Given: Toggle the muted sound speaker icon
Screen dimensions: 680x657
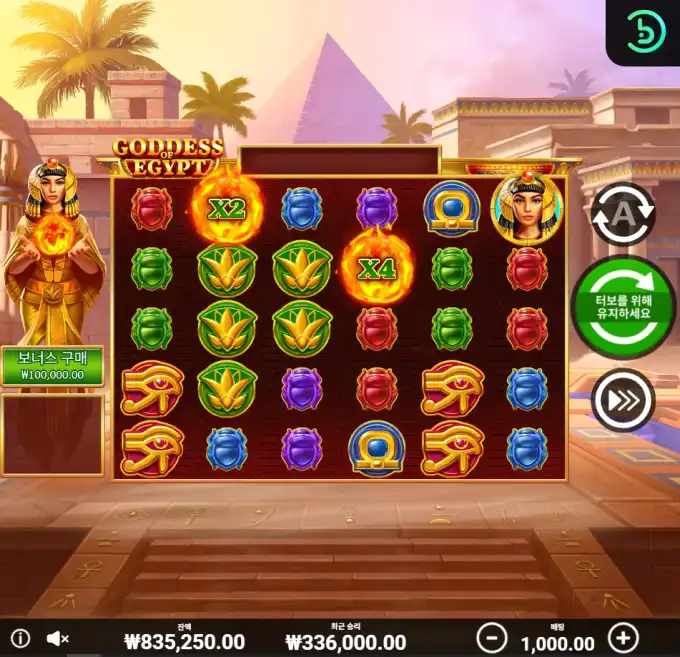Looking at the screenshot, I should tap(57, 638).
